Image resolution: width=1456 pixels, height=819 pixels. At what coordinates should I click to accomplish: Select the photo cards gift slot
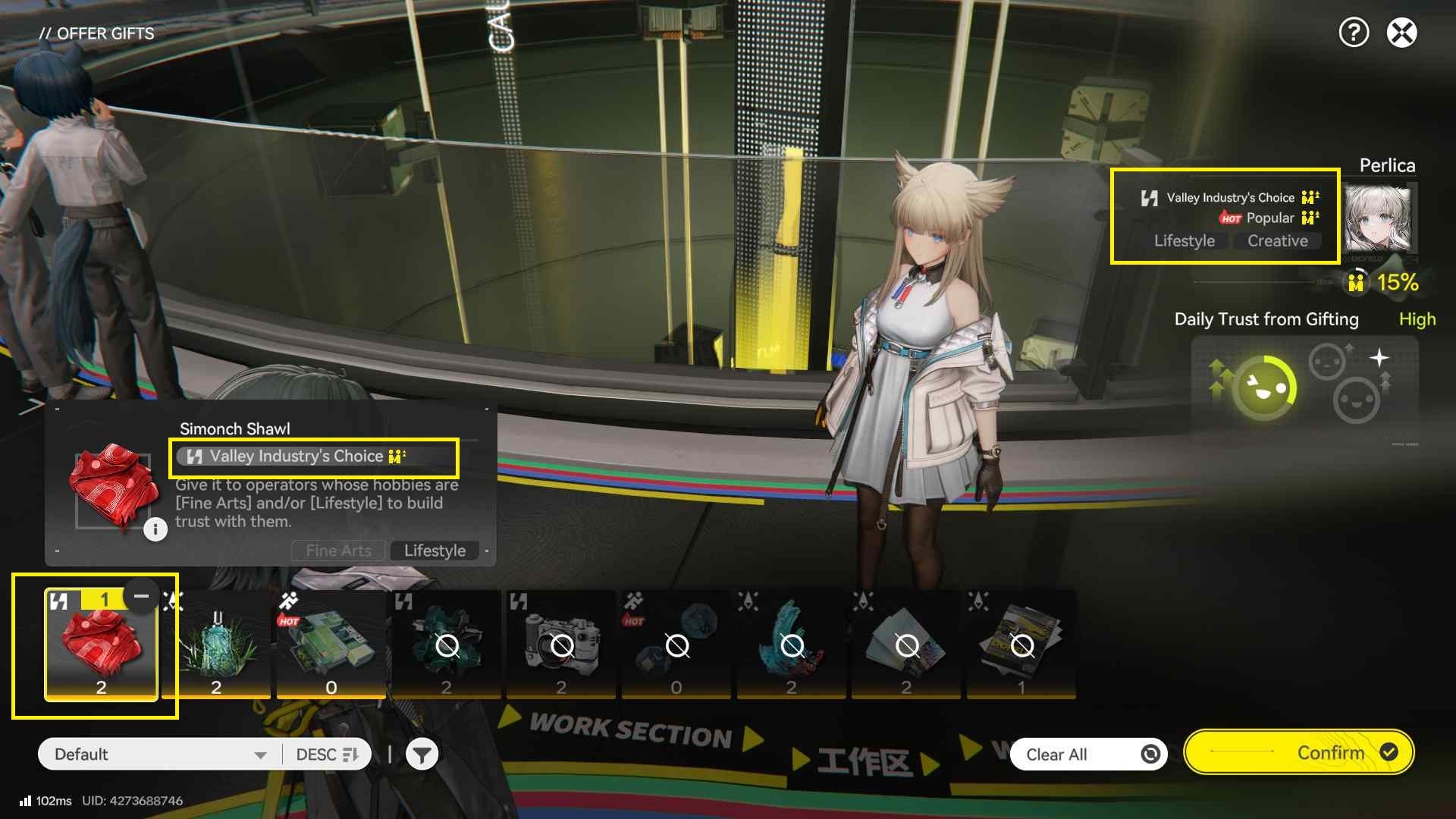pyautogui.click(x=906, y=645)
